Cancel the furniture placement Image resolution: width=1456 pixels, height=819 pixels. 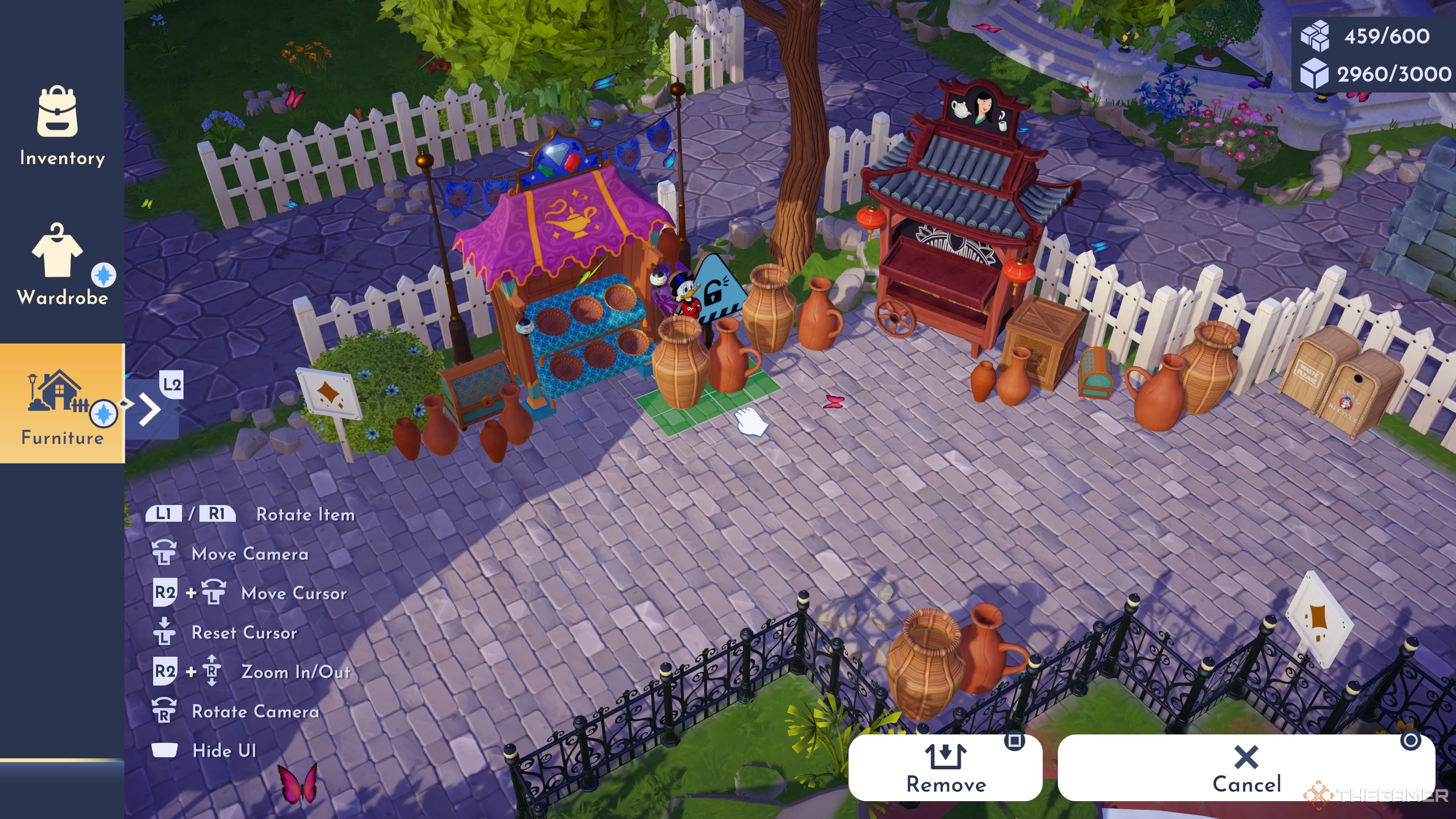1246,767
